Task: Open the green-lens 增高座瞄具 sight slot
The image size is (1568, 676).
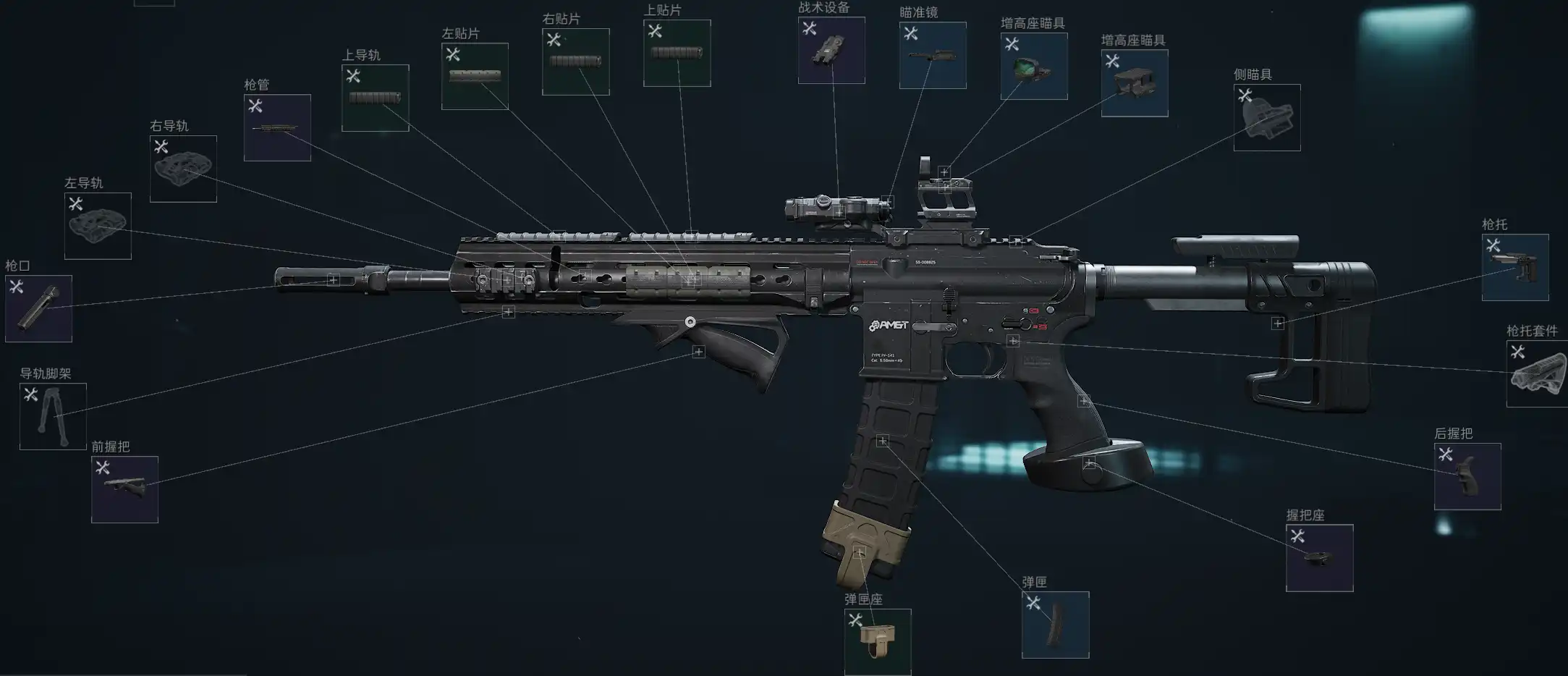Action: pyautogui.click(x=1033, y=66)
